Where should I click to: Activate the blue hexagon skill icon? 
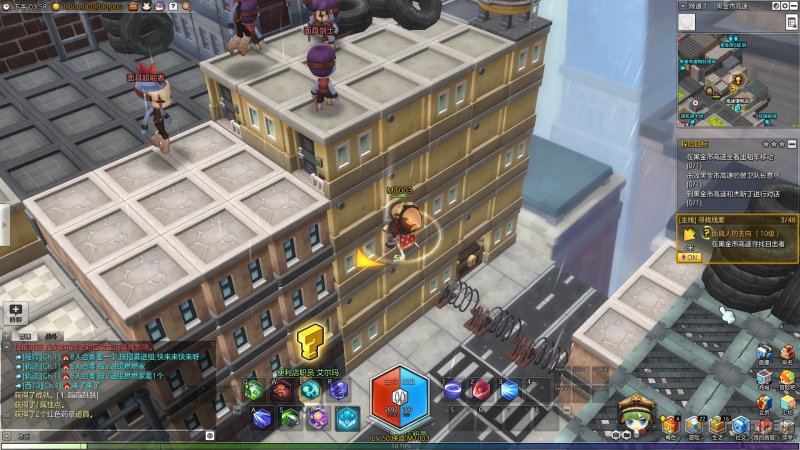[x=347, y=417]
